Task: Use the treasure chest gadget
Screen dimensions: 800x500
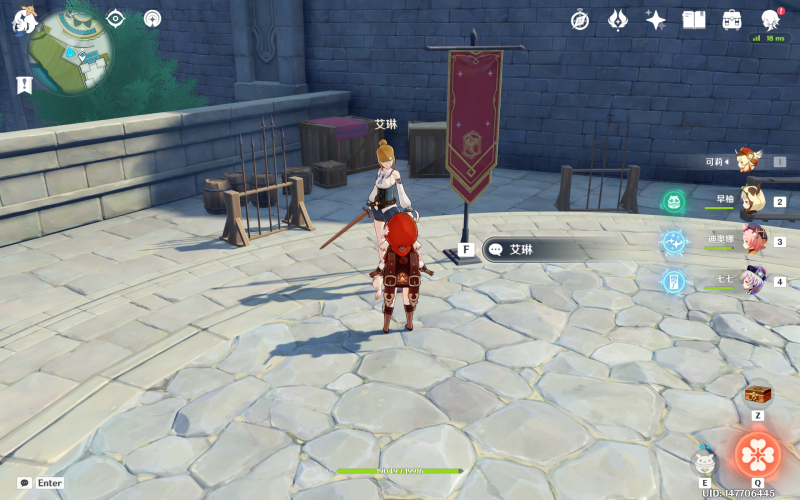Action: 758,395
